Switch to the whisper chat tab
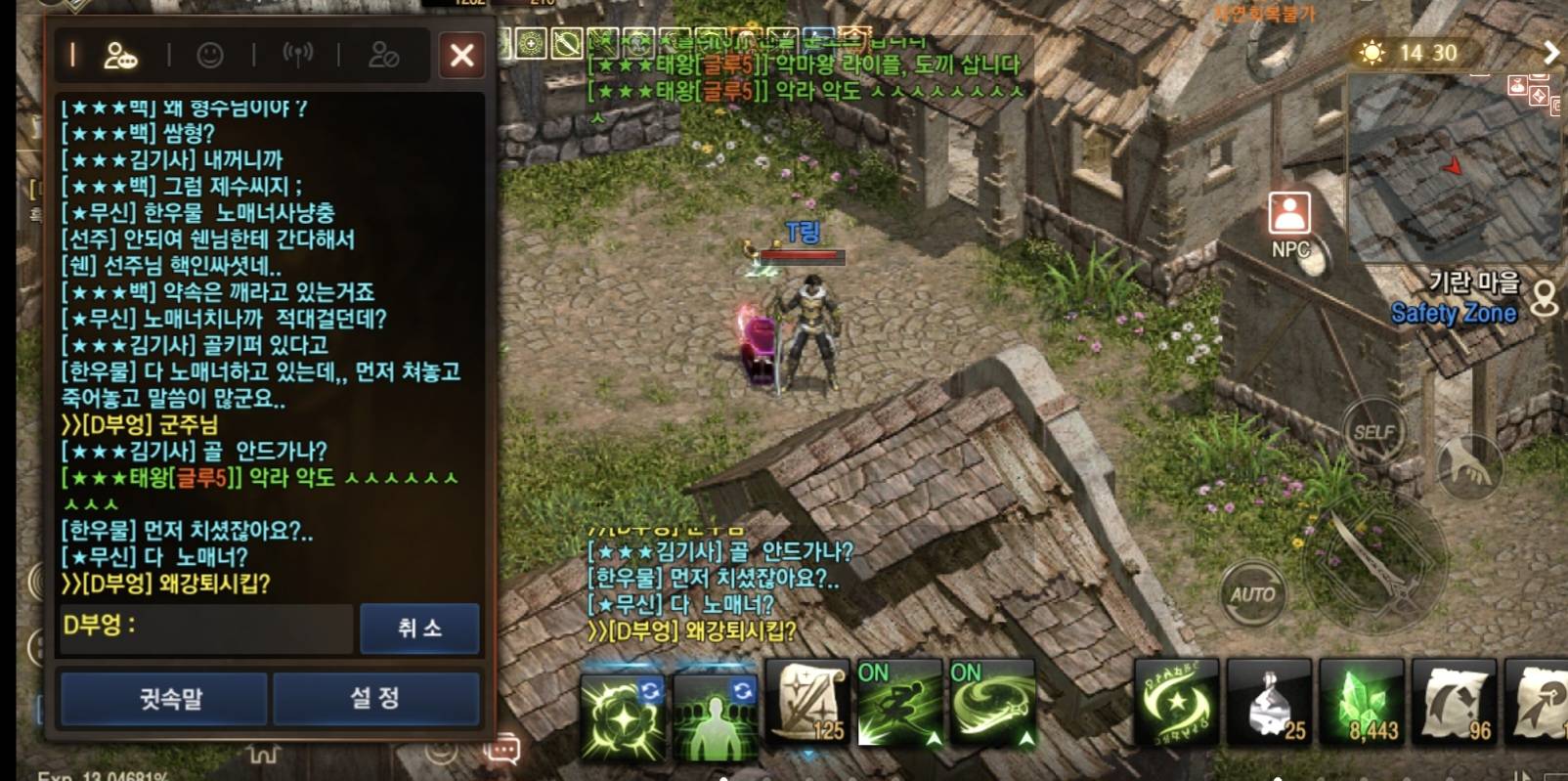1568x781 pixels. click(x=162, y=698)
